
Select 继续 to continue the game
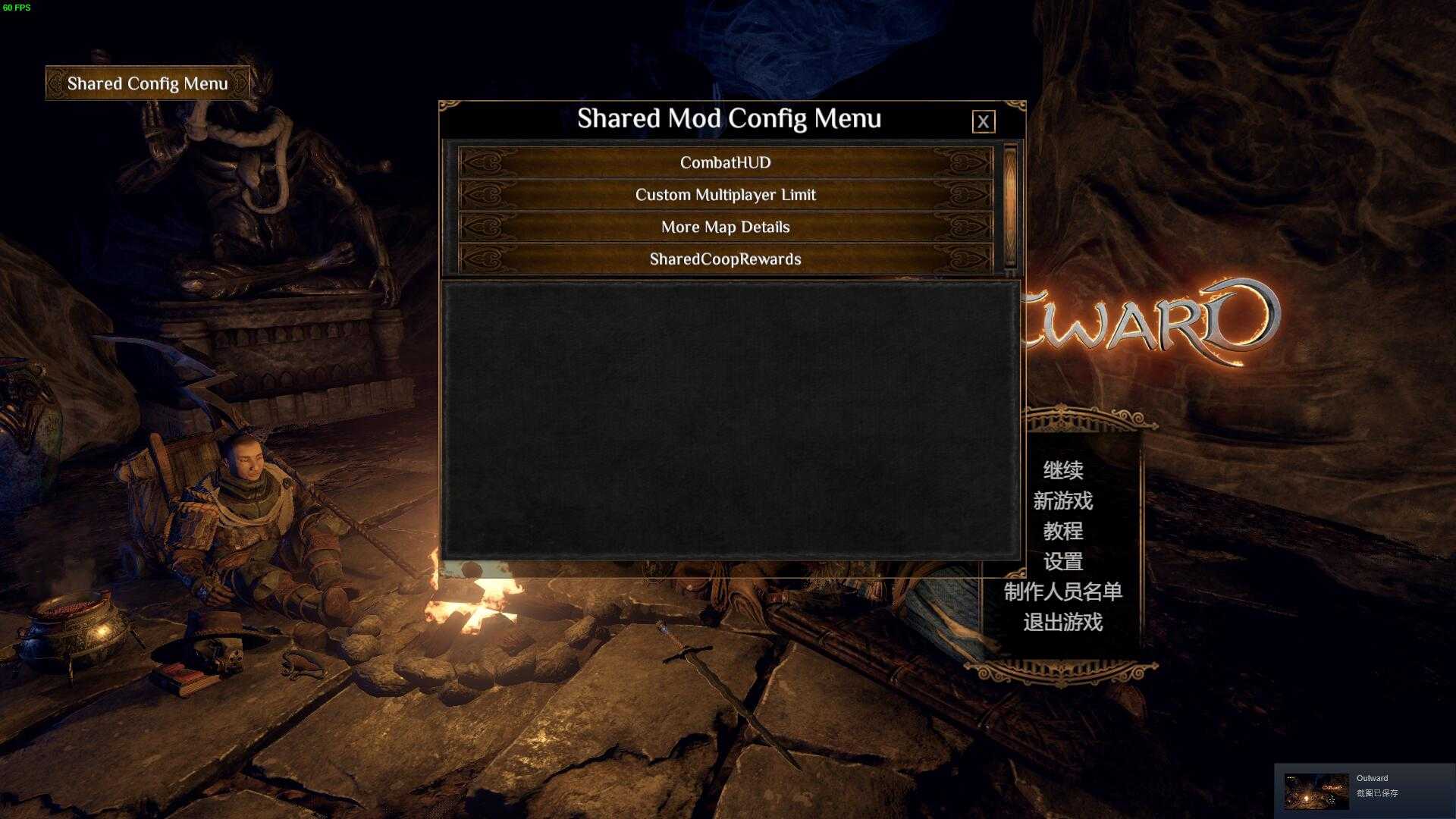pyautogui.click(x=1065, y=471)
